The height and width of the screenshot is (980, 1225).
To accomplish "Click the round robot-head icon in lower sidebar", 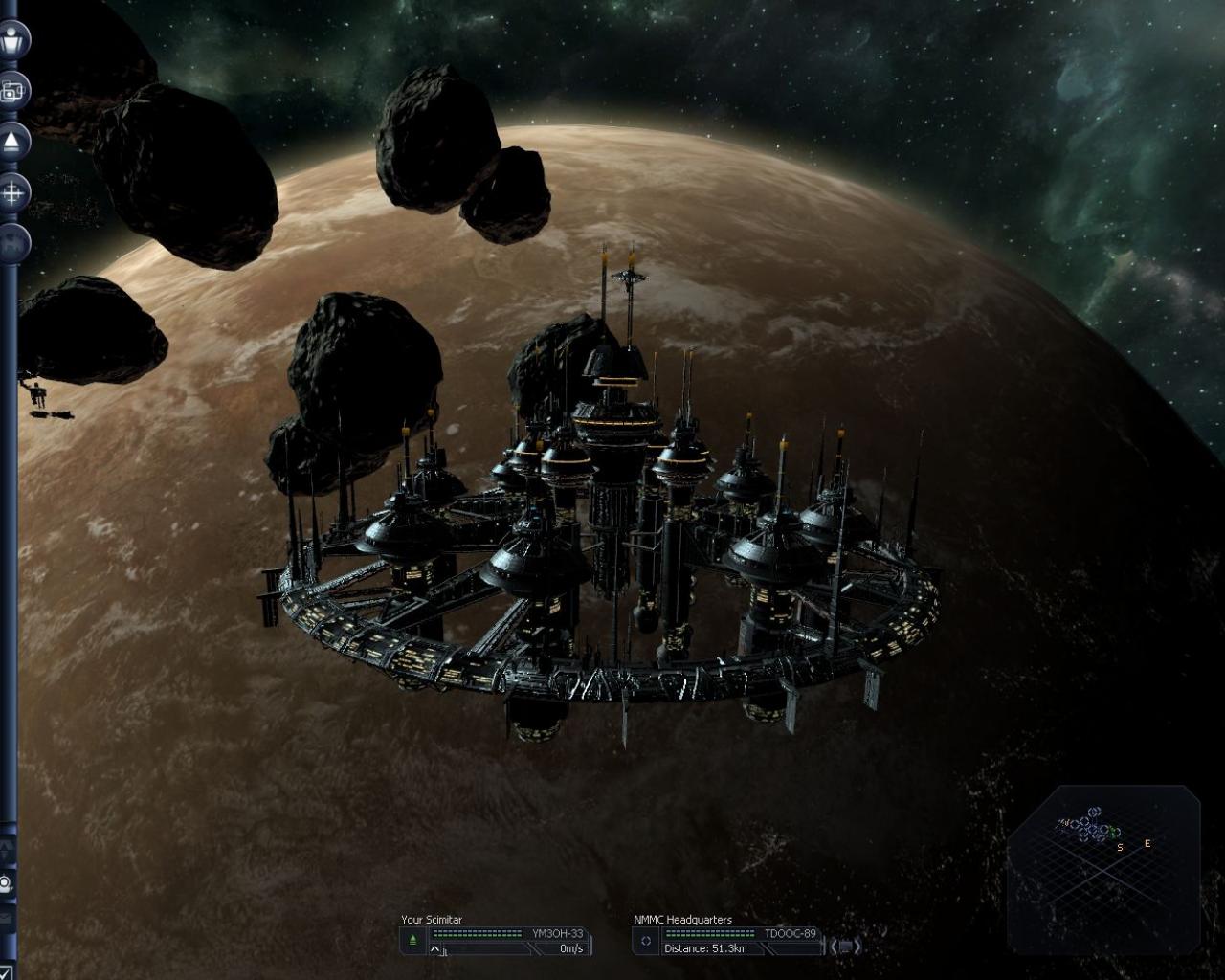I will click(7, 883).
